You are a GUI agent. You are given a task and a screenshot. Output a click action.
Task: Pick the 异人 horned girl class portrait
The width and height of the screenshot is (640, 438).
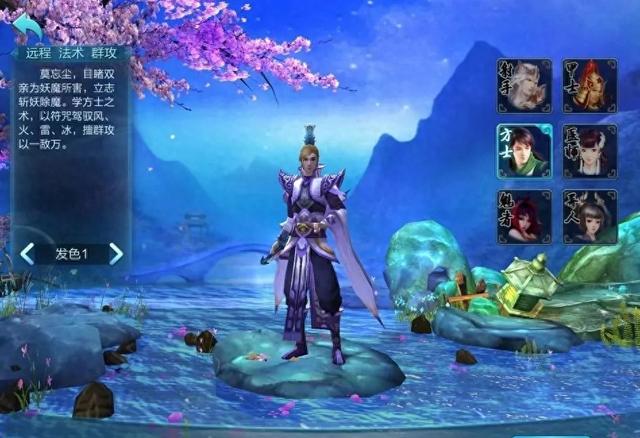(x=589, y=216)
